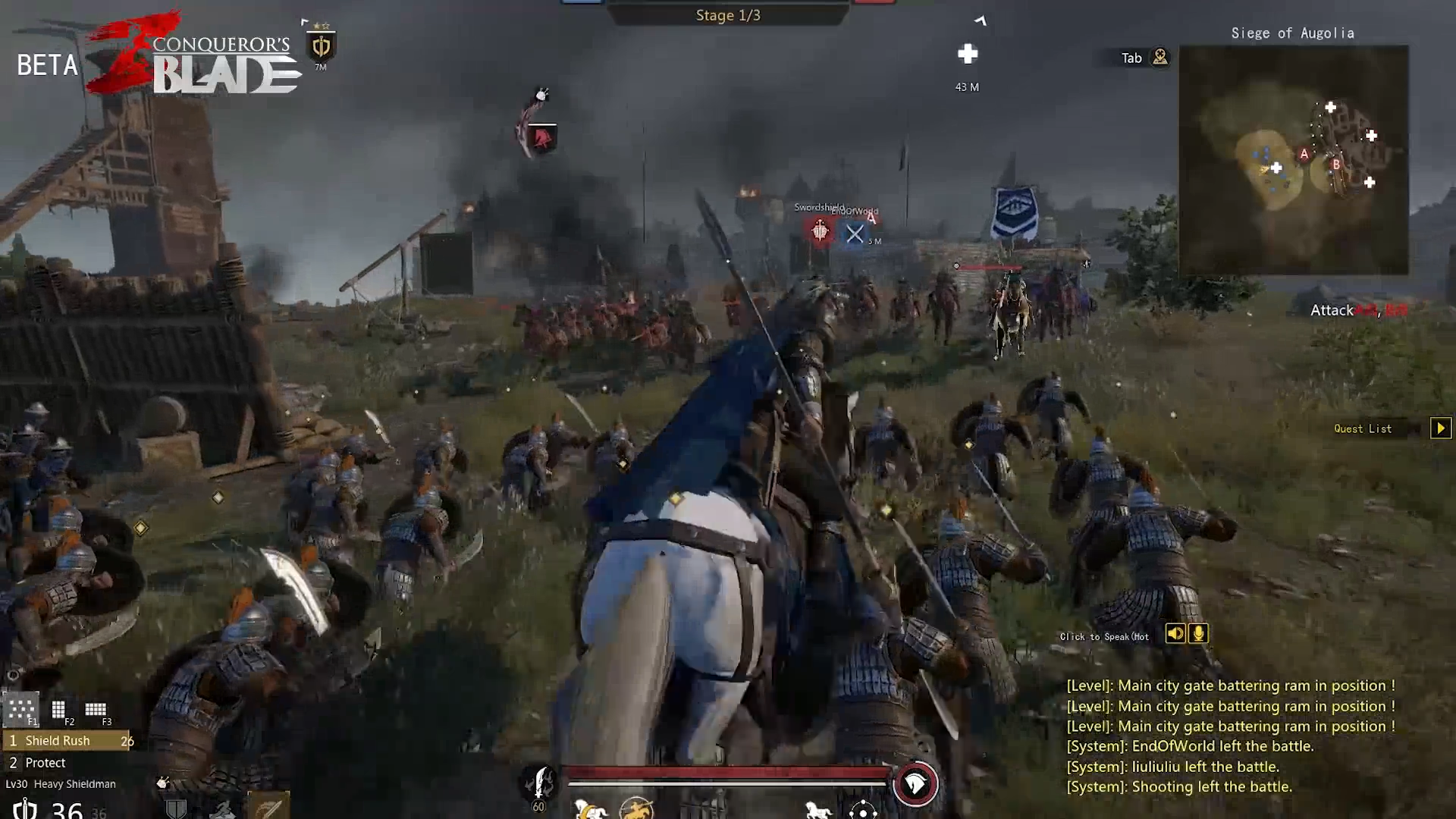Image resolution: width=1456 pixels, height=819 pixels.
Task: Click the horse head mount icon
Action: pyautogui.click(x=915, y=784)
